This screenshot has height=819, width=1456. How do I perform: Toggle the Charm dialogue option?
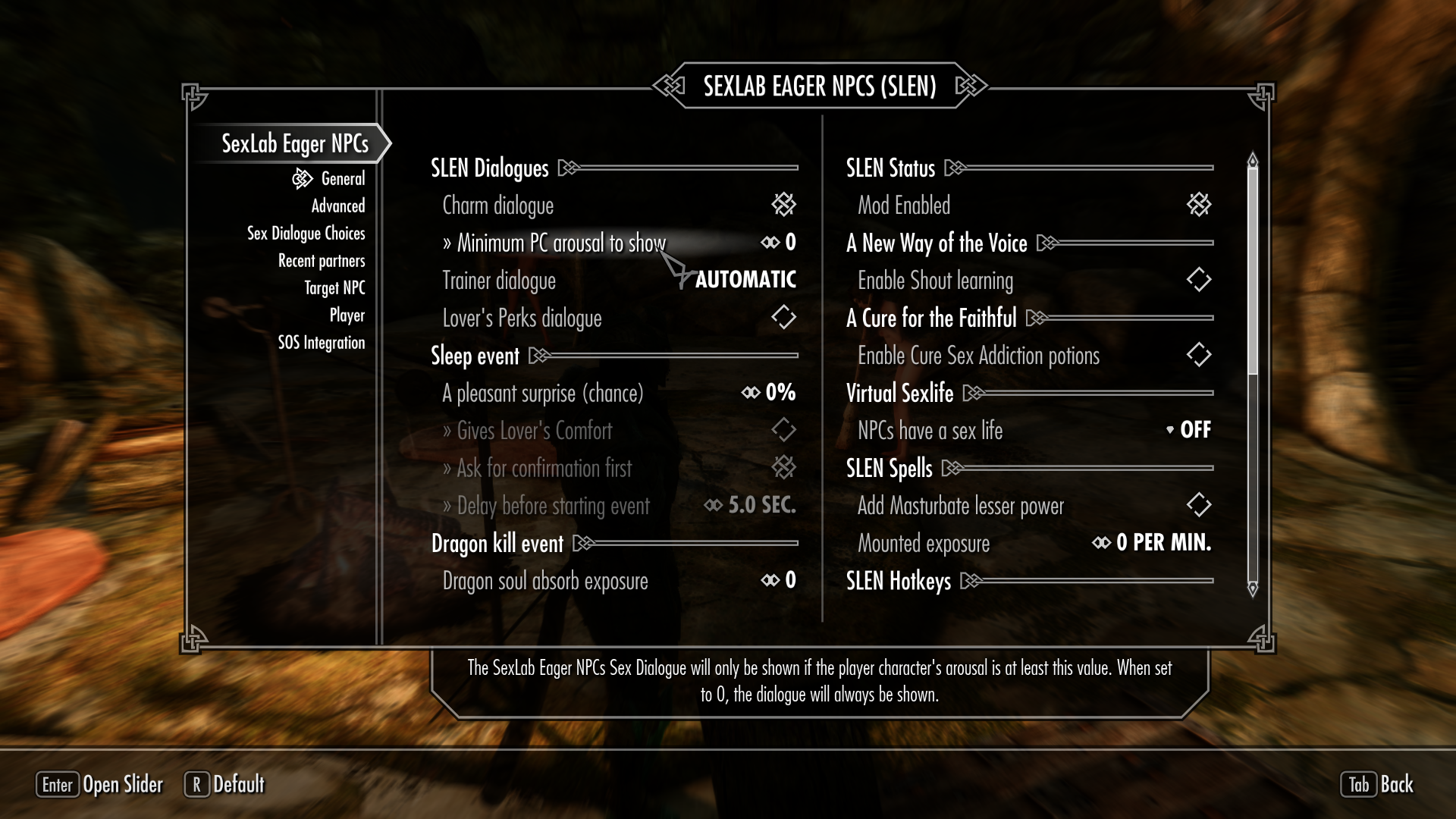783,205
